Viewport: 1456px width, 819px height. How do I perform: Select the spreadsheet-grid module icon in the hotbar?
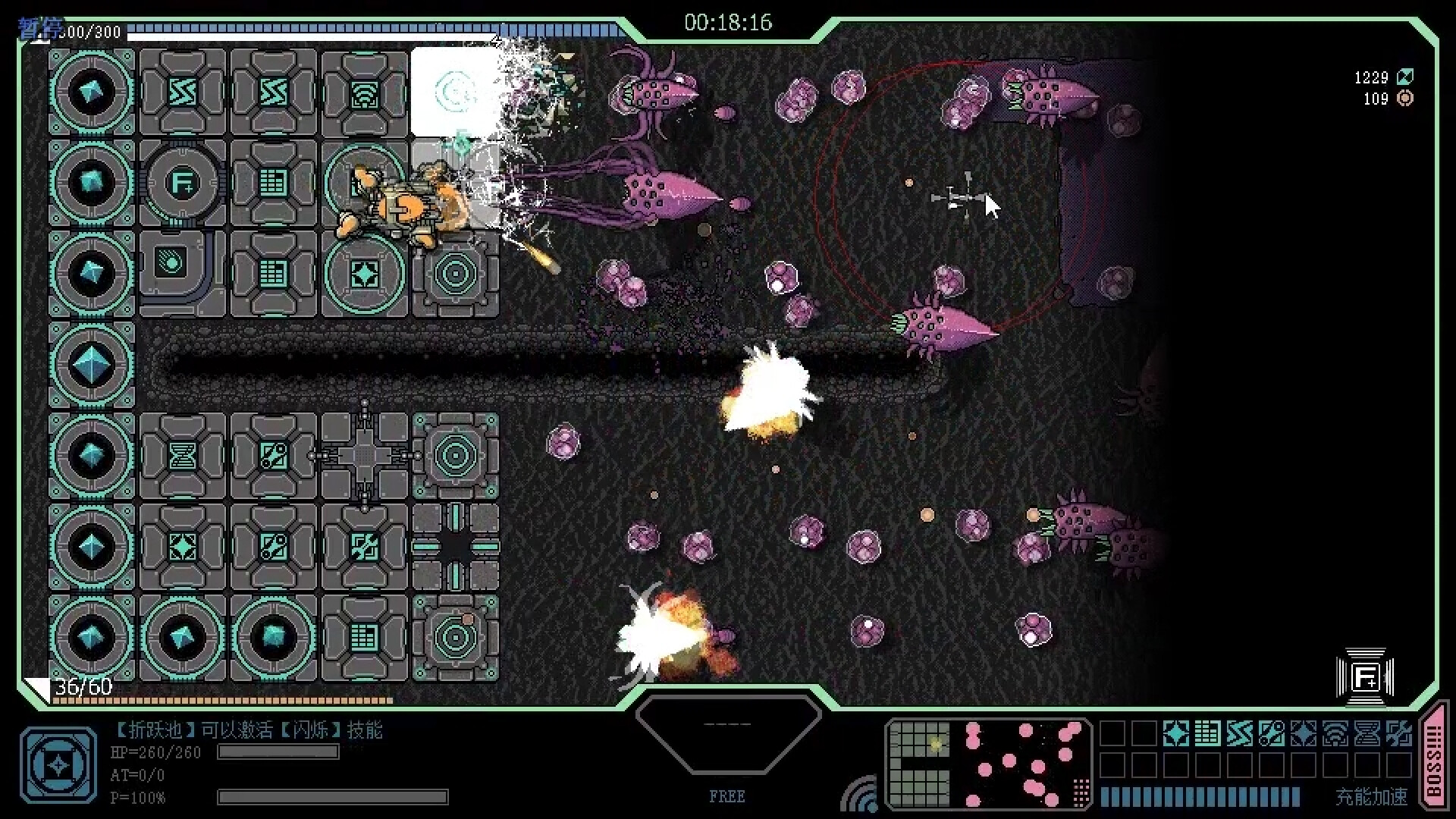click(1207, 733)
